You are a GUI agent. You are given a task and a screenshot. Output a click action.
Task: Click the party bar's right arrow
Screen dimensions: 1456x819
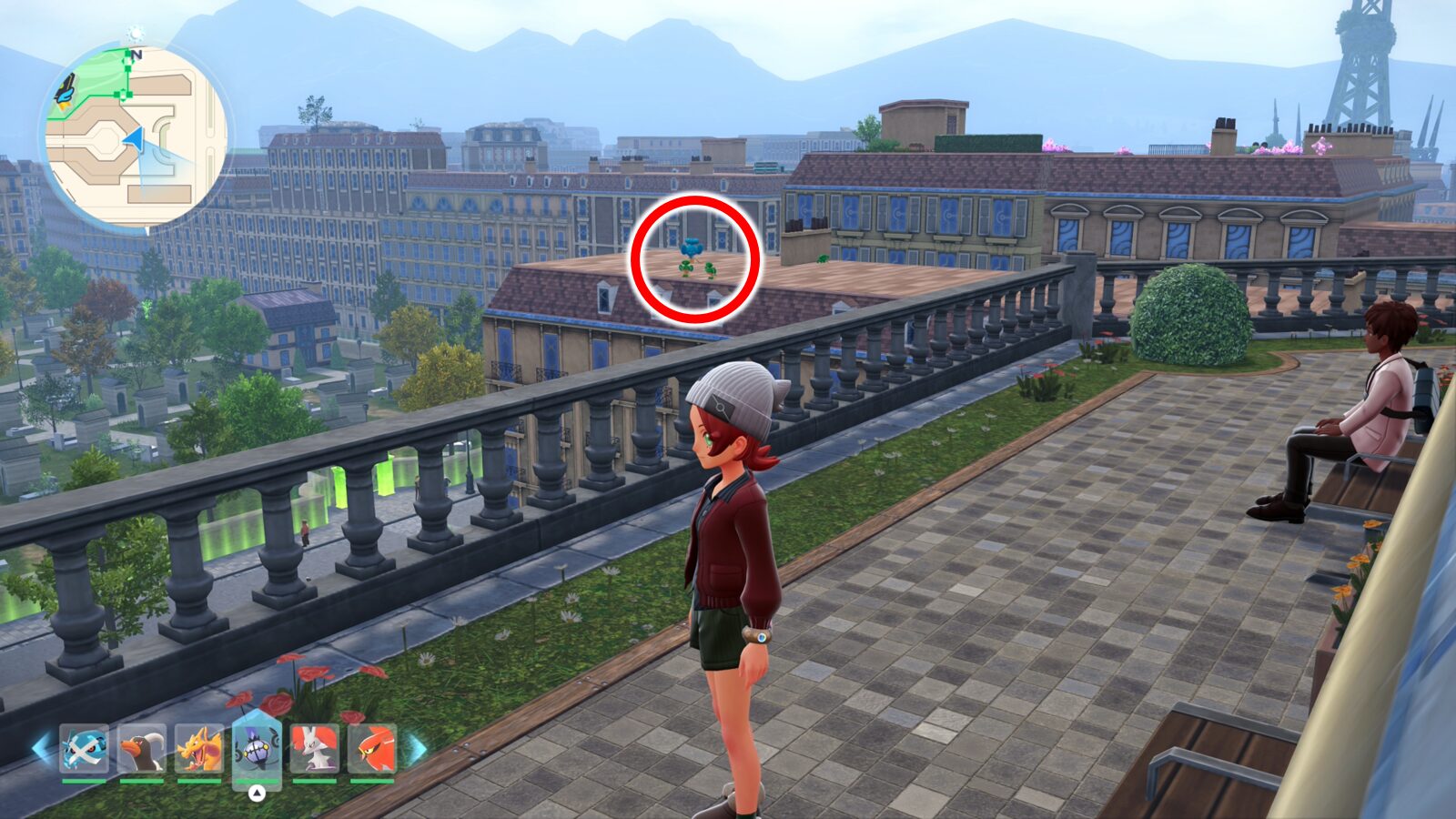pos(416,749)
